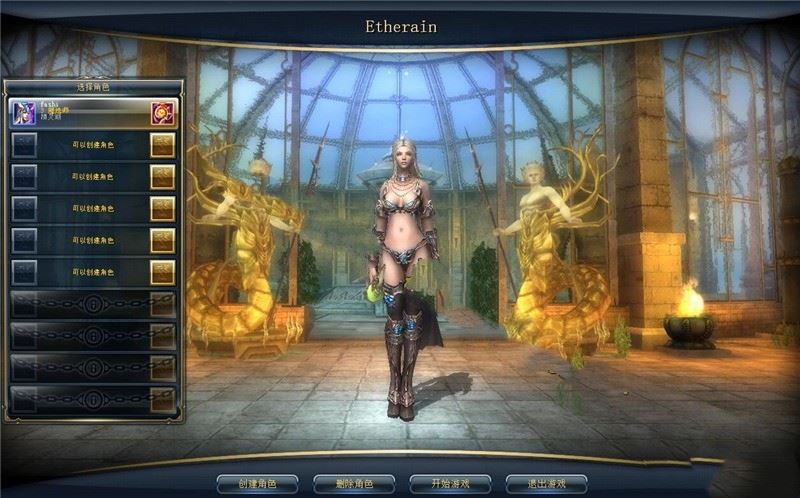Image resolution: width=800 pixels, height=498 pixels.
Task: Choose 删除角色 to delete the character
Action: point(354,484)
